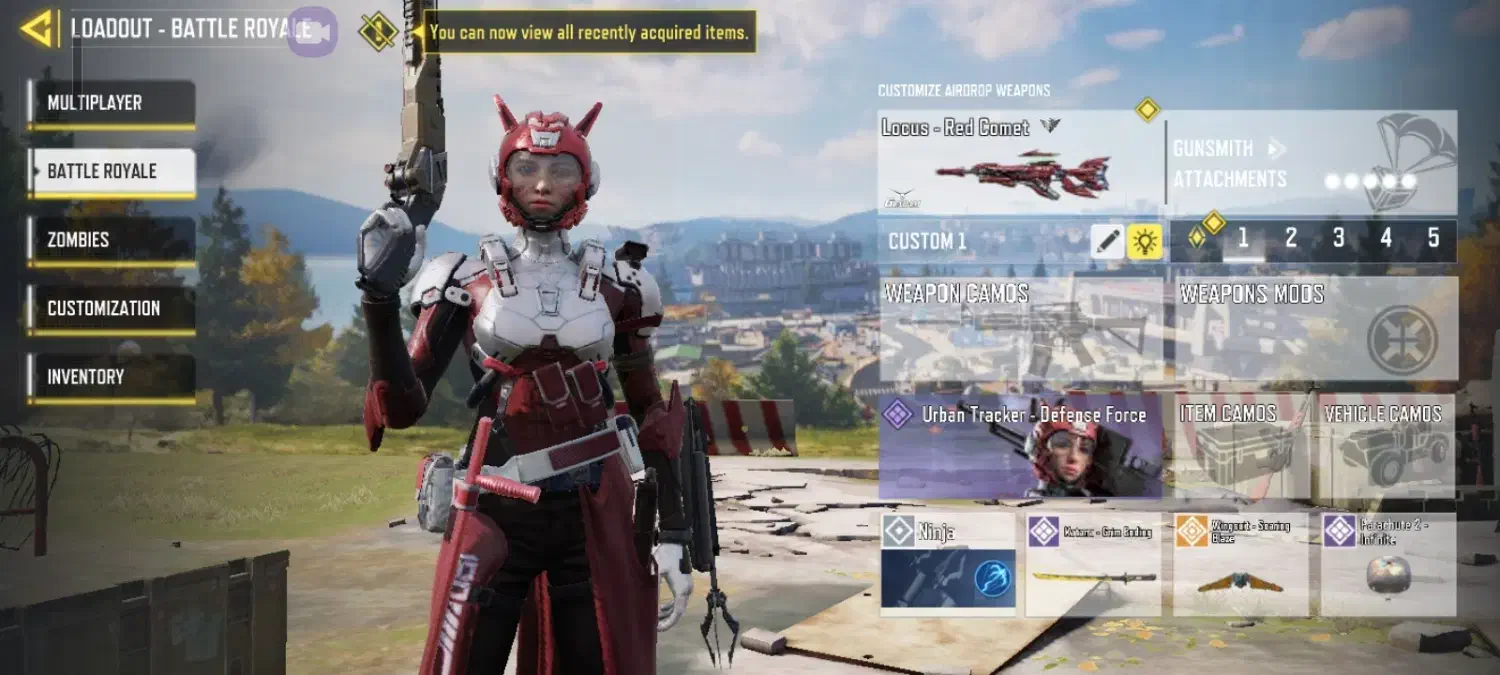The image size is (1500, 675).
Task: Select the Battle Royale loadout tab
Action: pos(111,172)
